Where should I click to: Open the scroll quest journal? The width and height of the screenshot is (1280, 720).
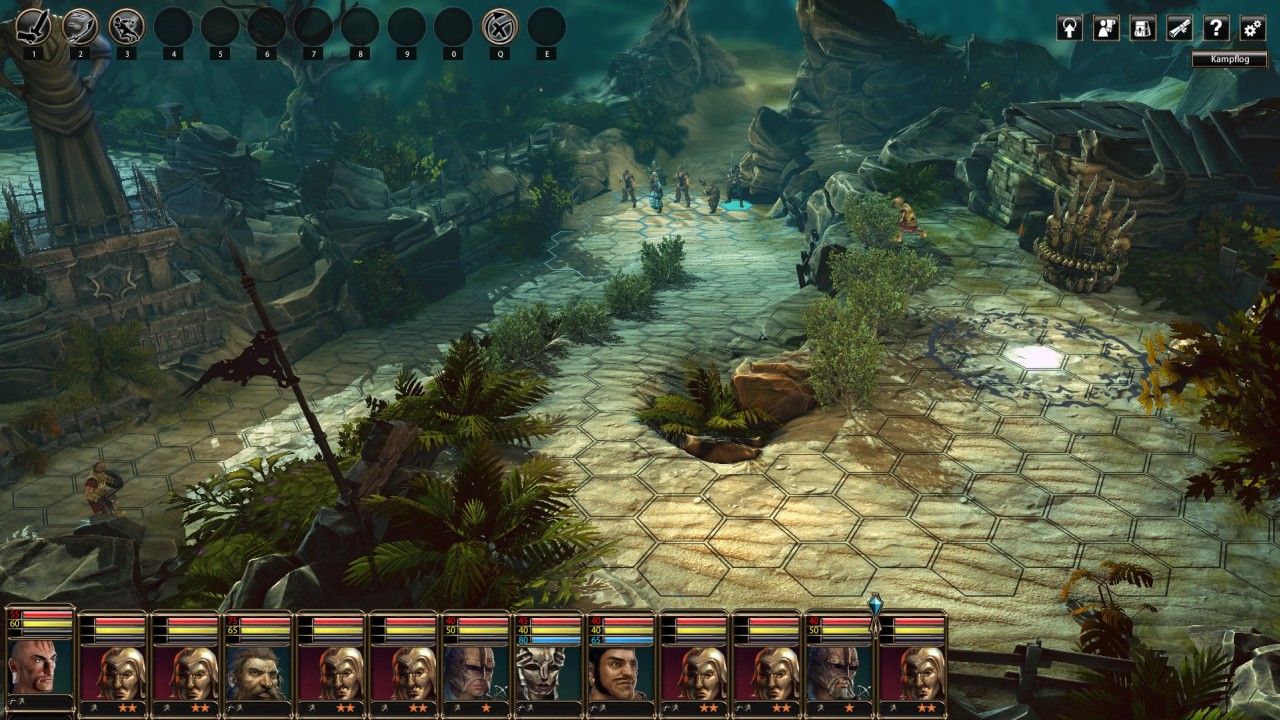[x=1180, y=28]
